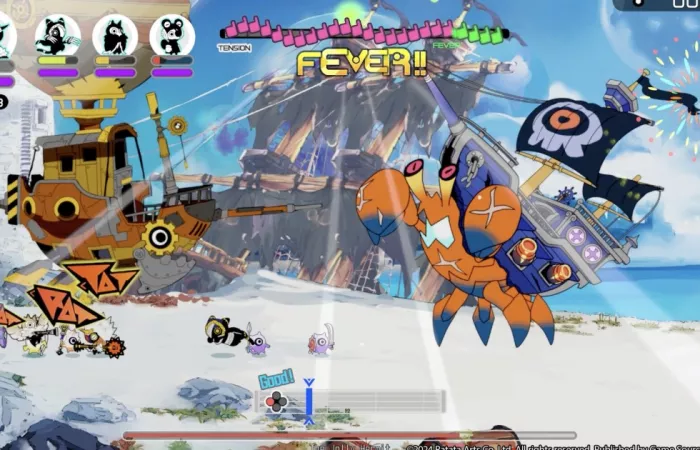Select the striped-tail cat party portrait
The image size is (700, 450).
click(x=57, y=35)
